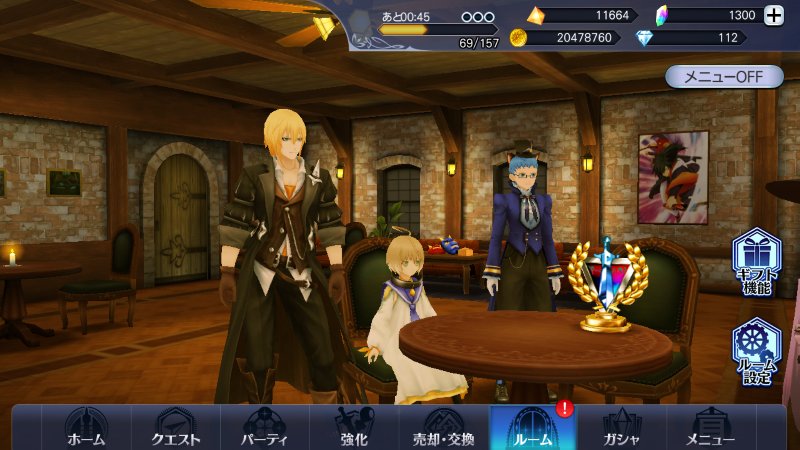The height and width of the screenshot is (450, 800).
Task: Open the ホーム (Home) tab
Action: point(85,427)
